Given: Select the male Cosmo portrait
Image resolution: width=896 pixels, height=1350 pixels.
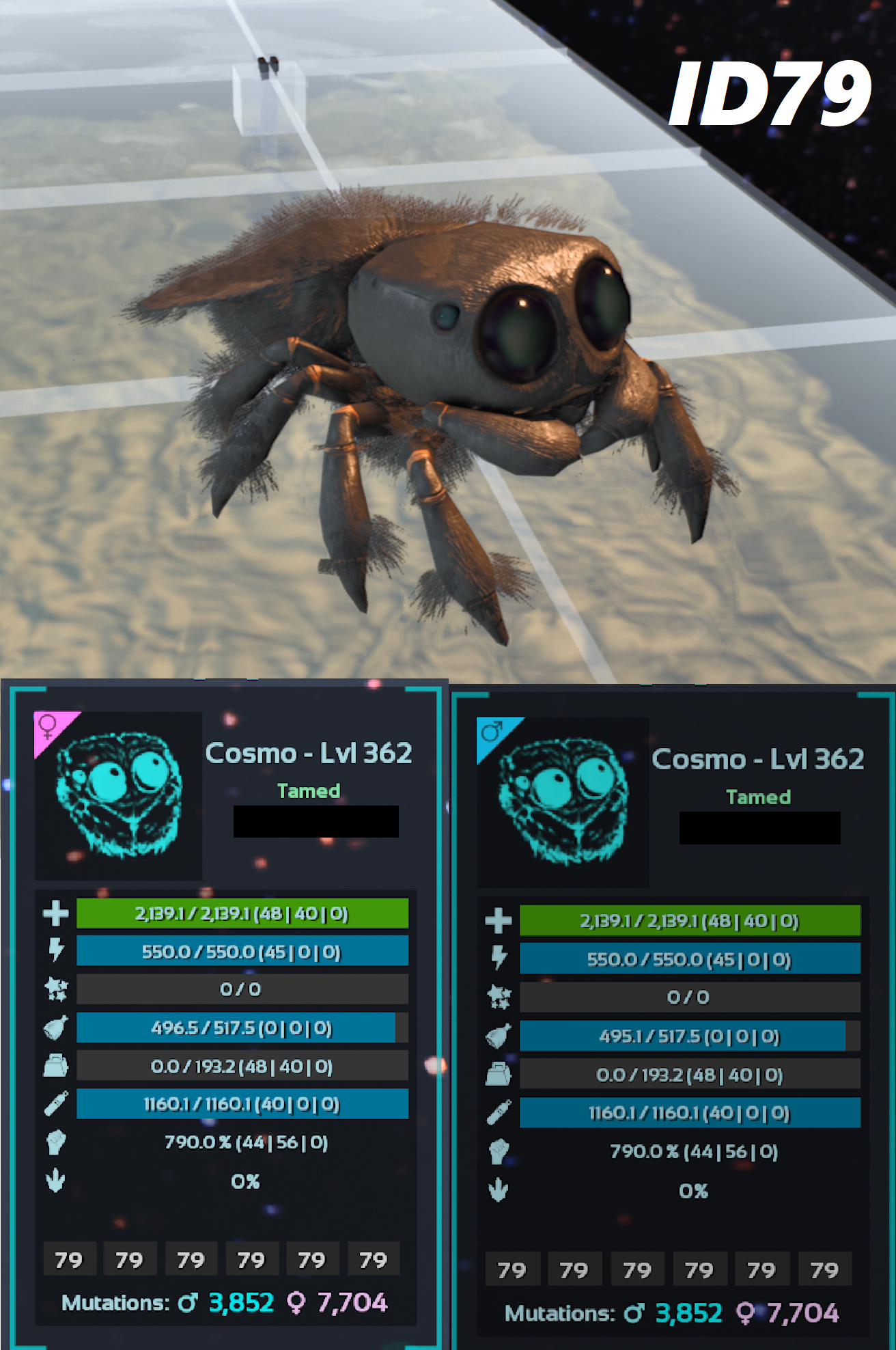Looking at the screenshot, I should (563, 801).
